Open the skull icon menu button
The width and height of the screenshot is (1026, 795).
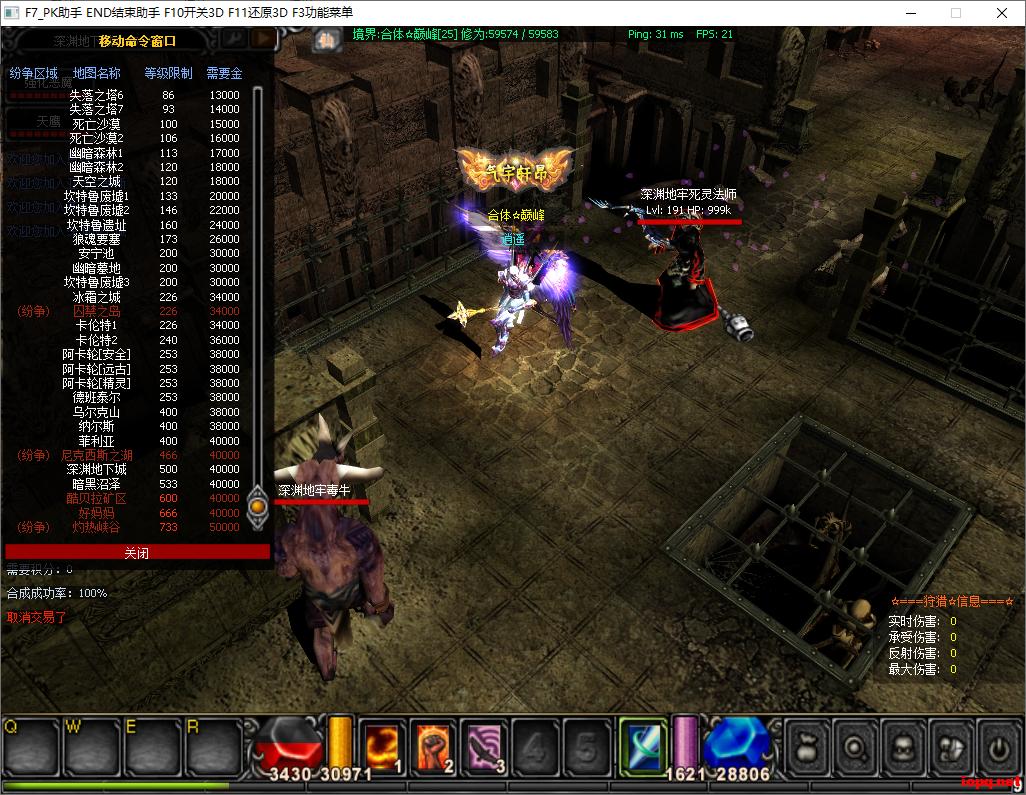point(903,747)
